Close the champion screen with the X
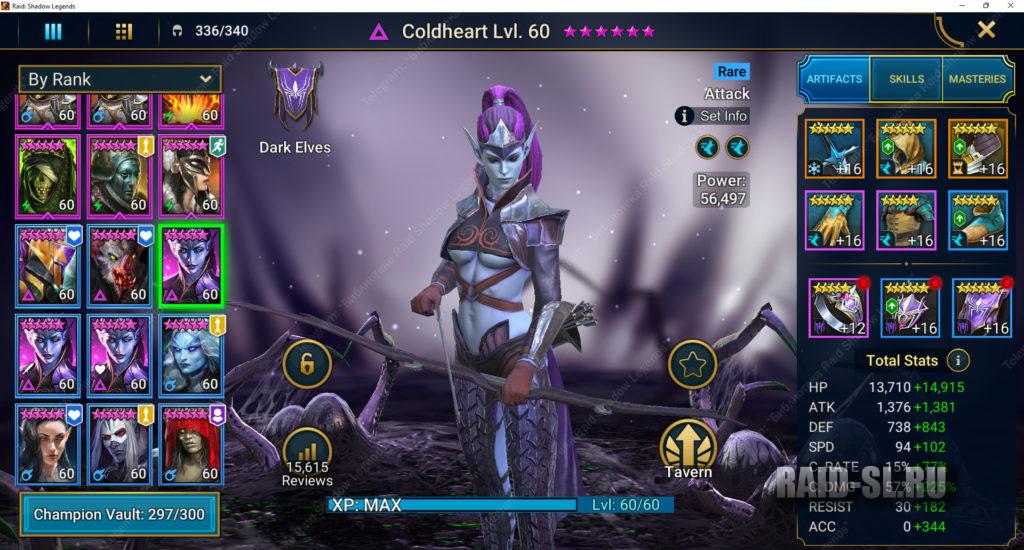 pyautogui.click(x=986, y=30)
